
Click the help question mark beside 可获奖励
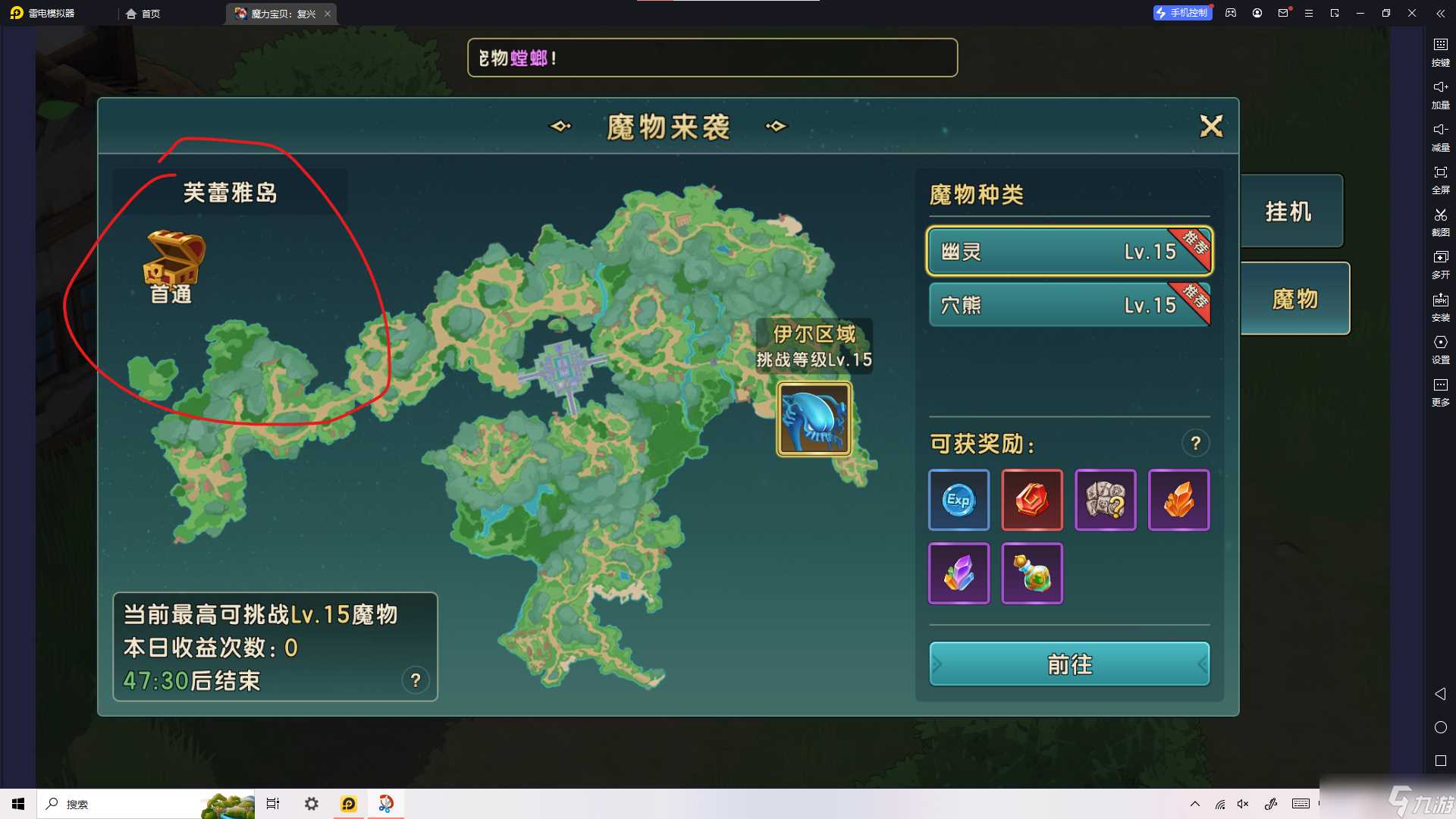[x=1196, y=443]
